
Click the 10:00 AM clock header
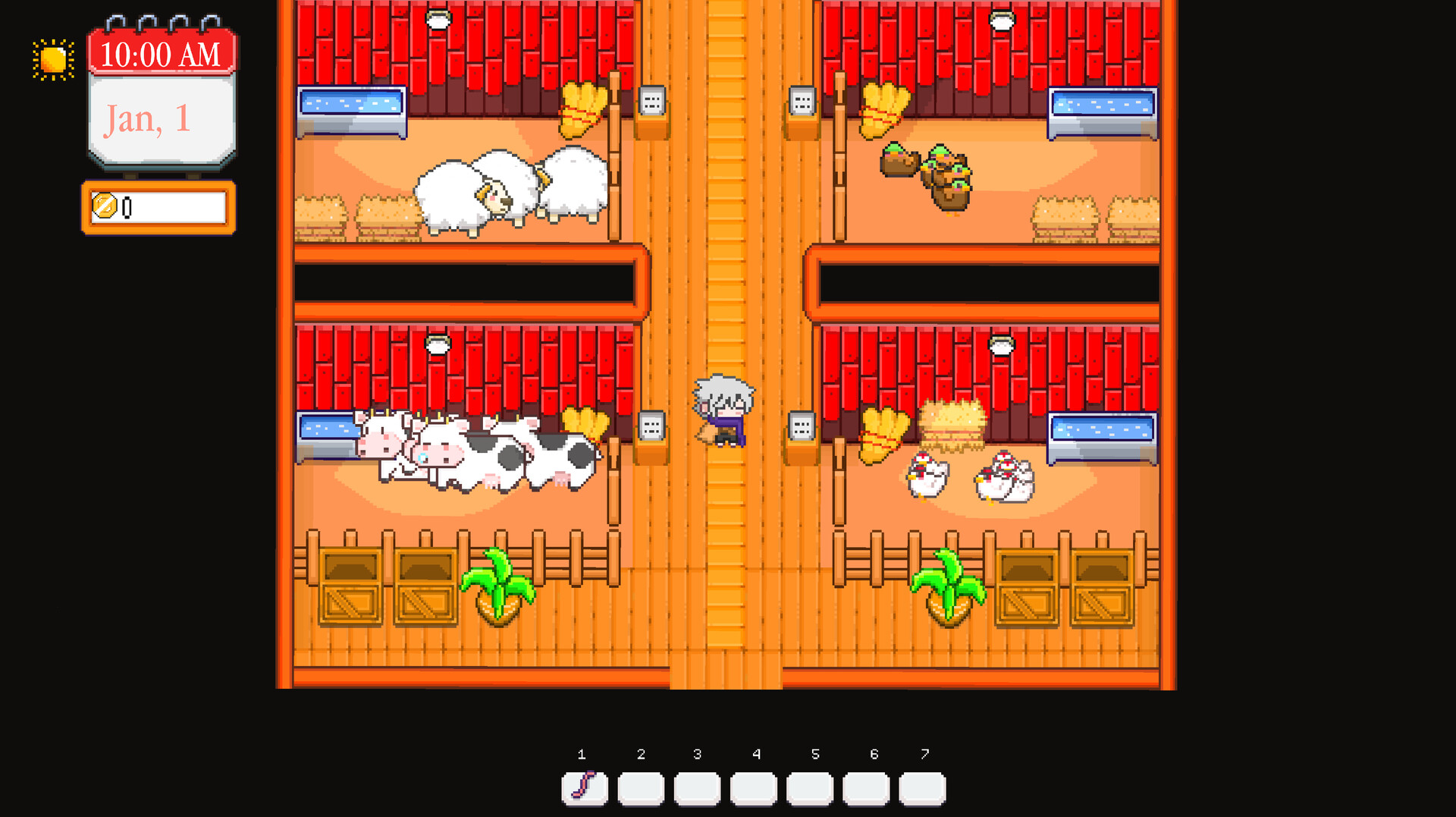(160, 53)
